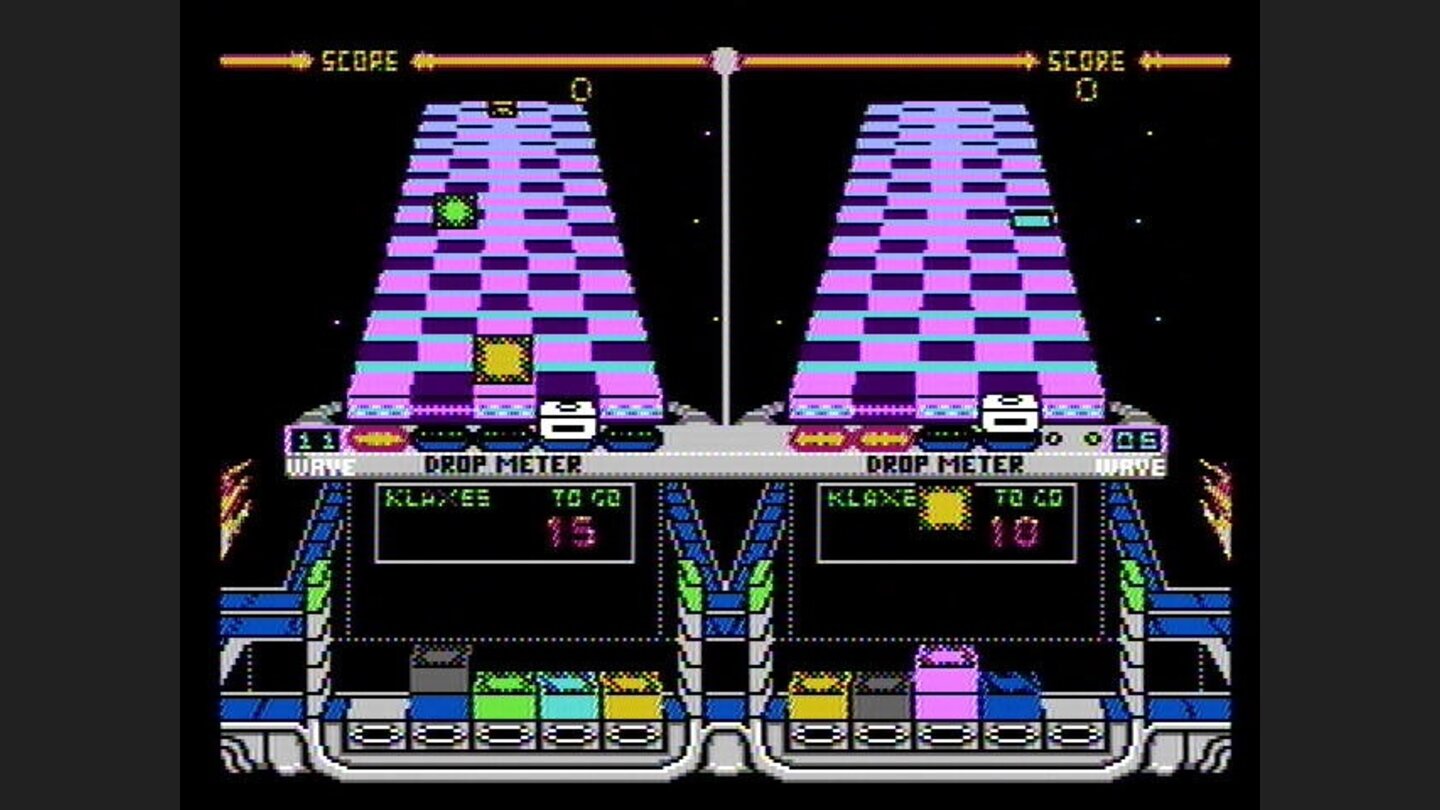Toggle the yellow warning lamp on left console
Screen dimensions: 1440x810
pyautogui.click(x=378, y=437)
